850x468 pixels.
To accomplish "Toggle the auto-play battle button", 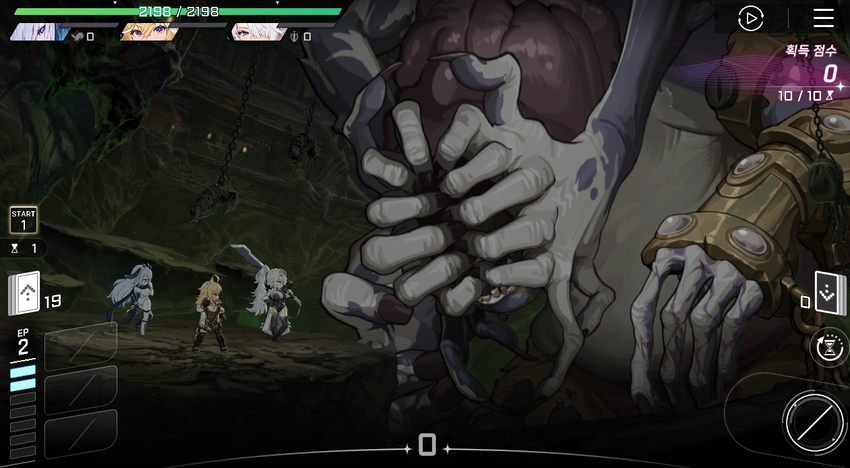I will pos(750,18).
